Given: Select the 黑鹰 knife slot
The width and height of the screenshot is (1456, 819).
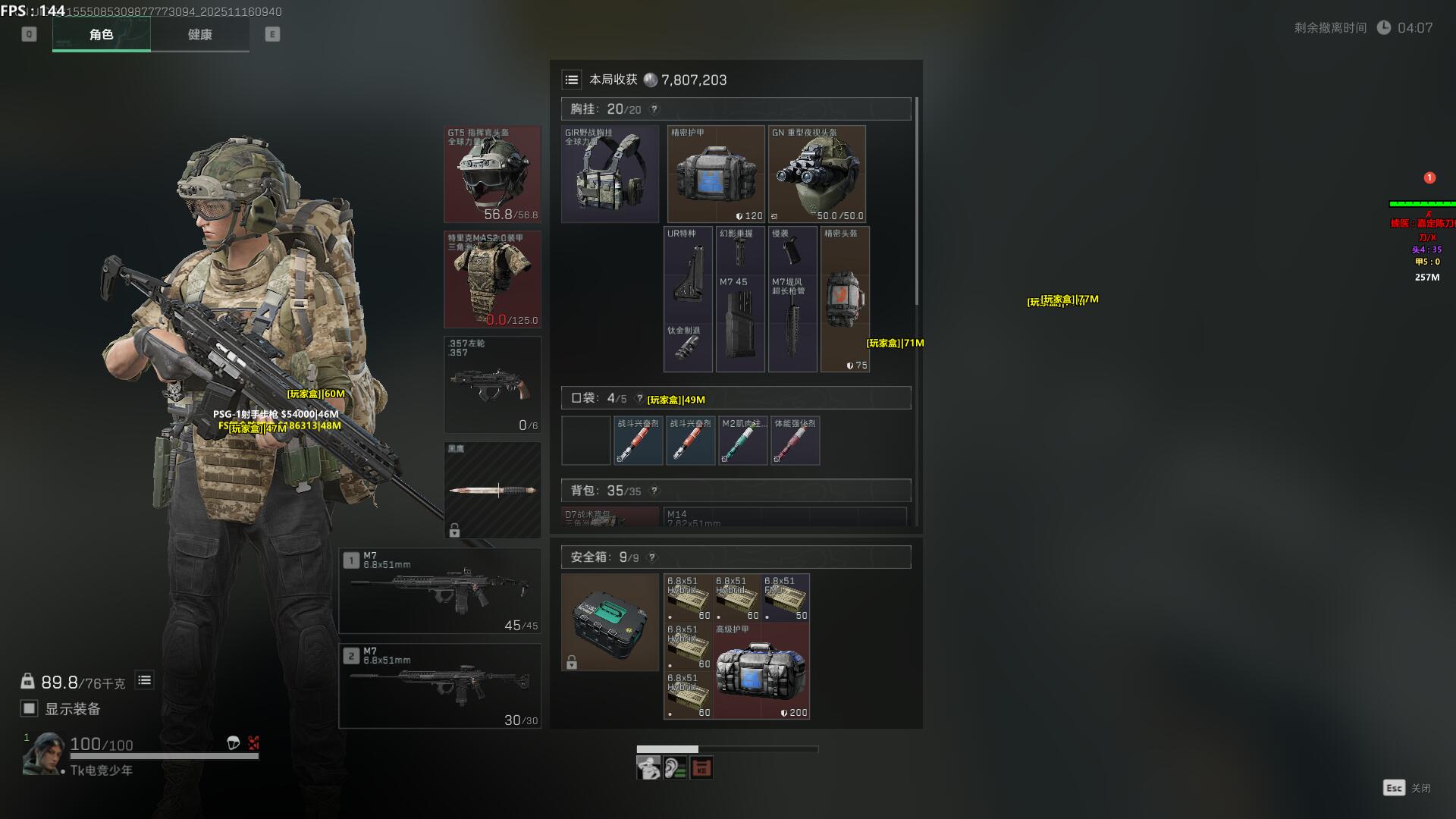Looking at the screenshot, I should coord(492,490).
